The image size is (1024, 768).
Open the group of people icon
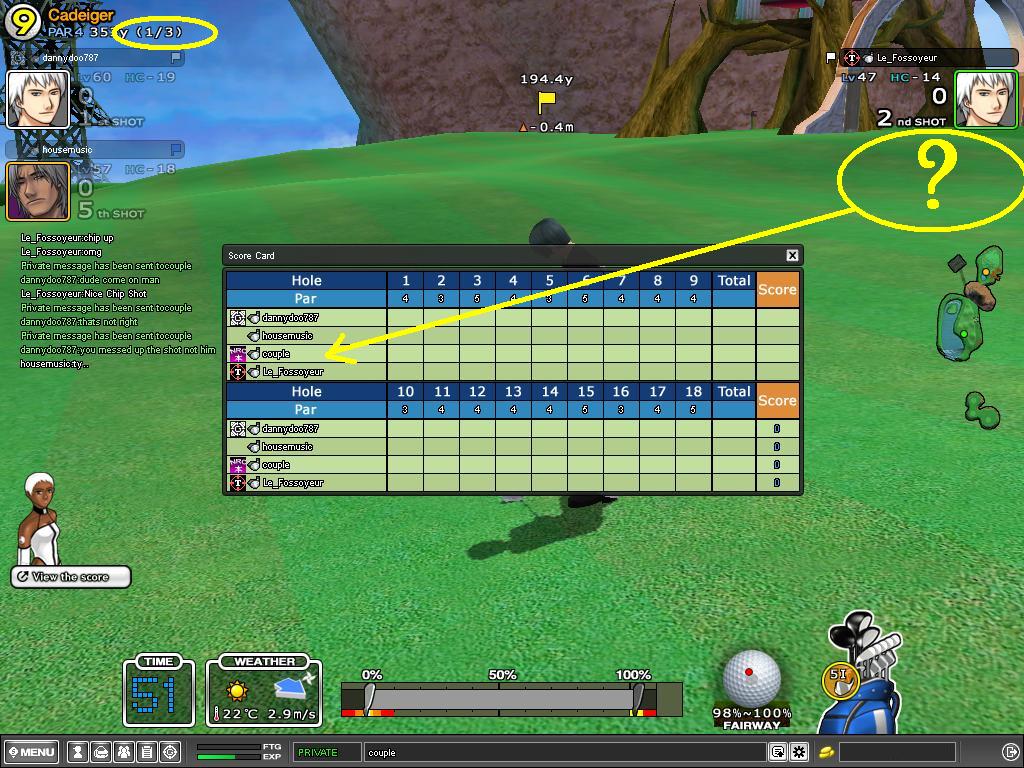point(124,752)
